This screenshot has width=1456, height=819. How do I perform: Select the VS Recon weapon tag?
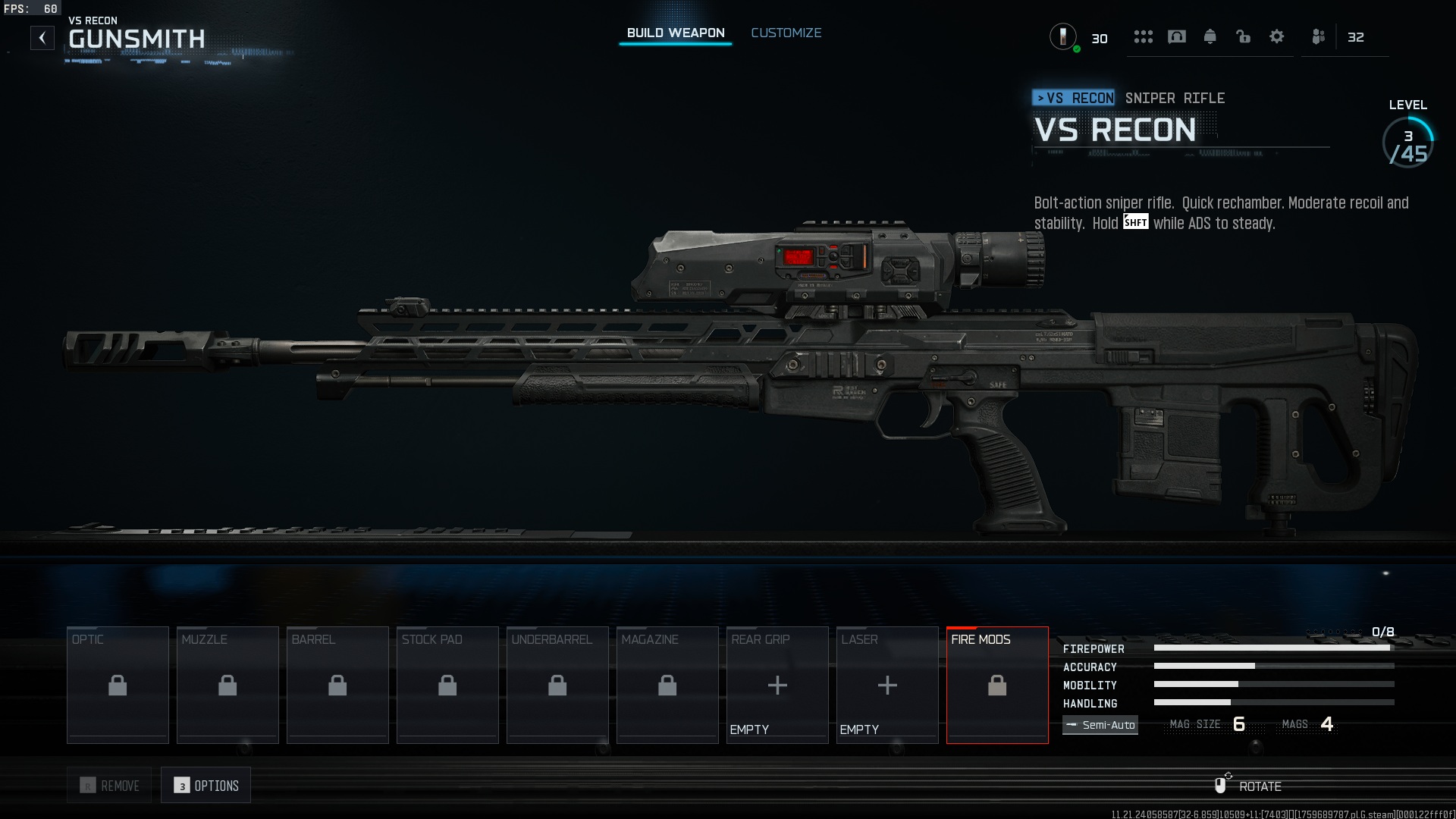1074,98
